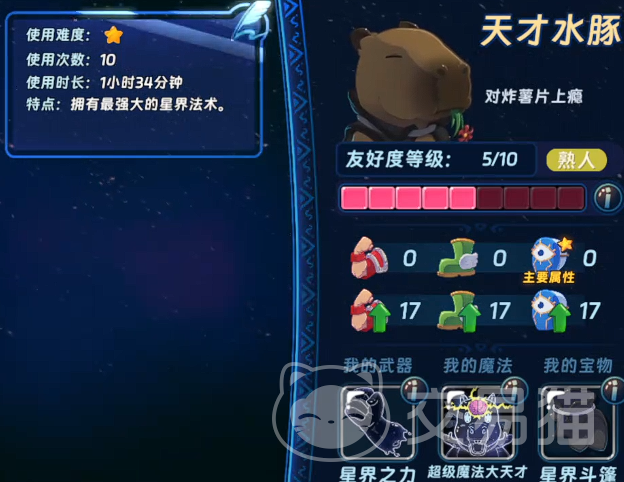Click the 熟人 friendship rank badge
Viewport: 624px width, 482px height.
577,160
